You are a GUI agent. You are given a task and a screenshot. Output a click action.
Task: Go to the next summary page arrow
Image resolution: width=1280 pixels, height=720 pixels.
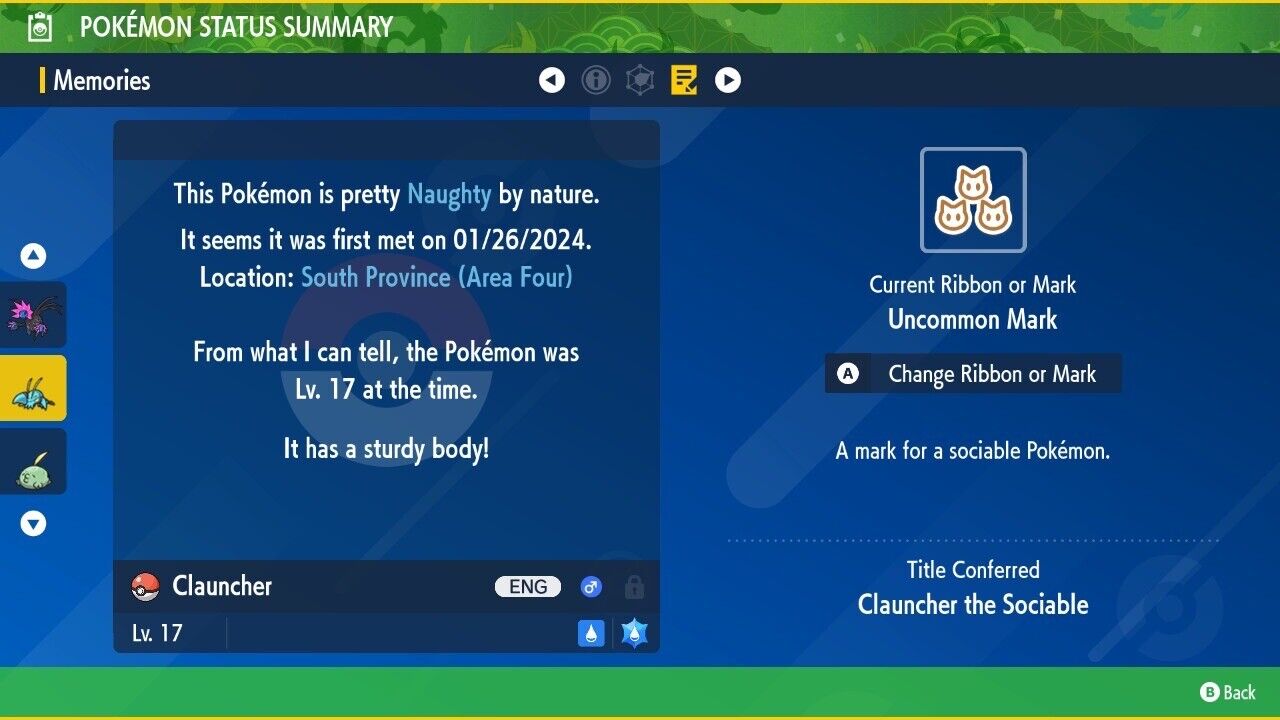point(728,80)
